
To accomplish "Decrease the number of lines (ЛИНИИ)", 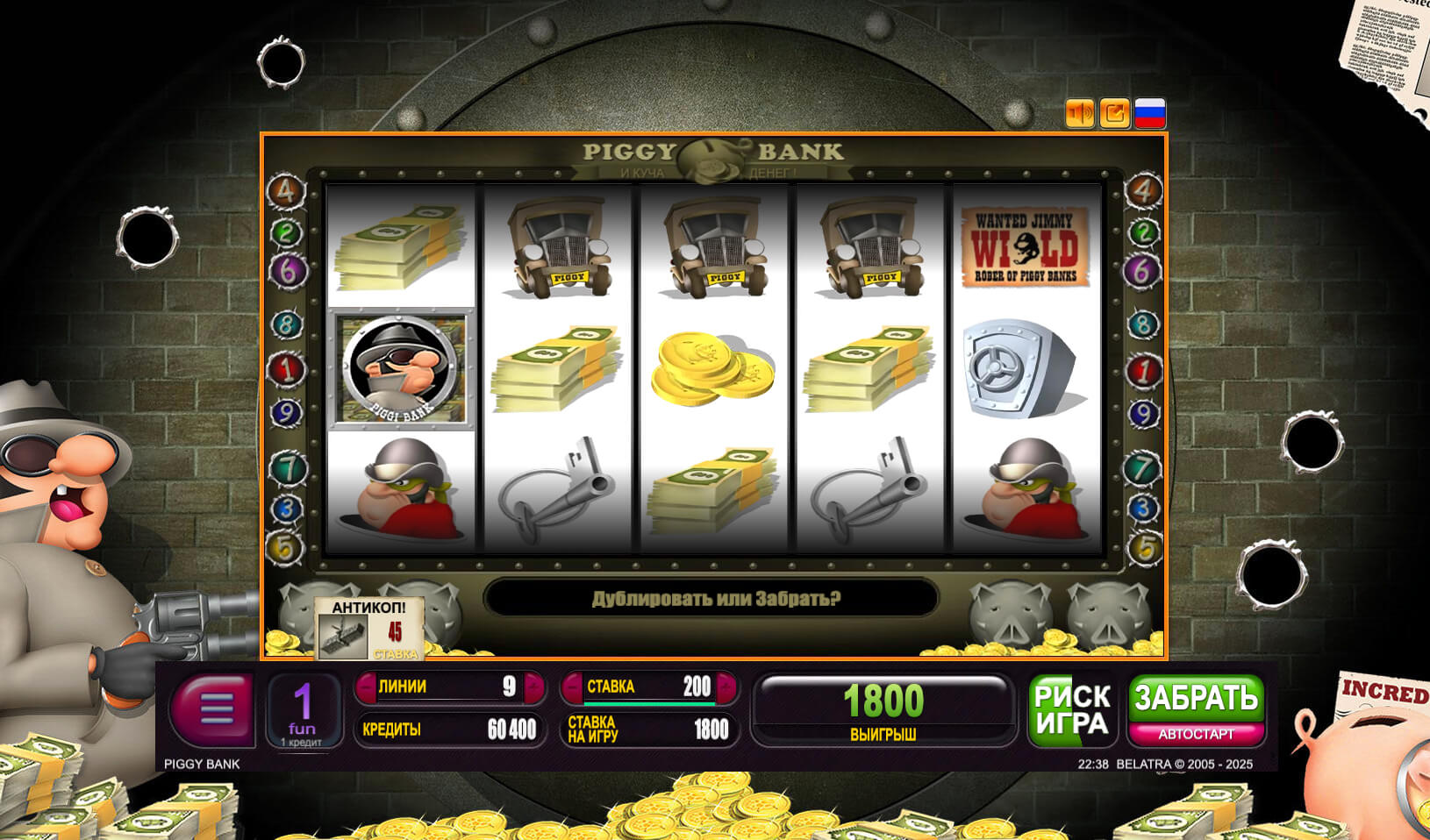I will click(x=366, y=687).
